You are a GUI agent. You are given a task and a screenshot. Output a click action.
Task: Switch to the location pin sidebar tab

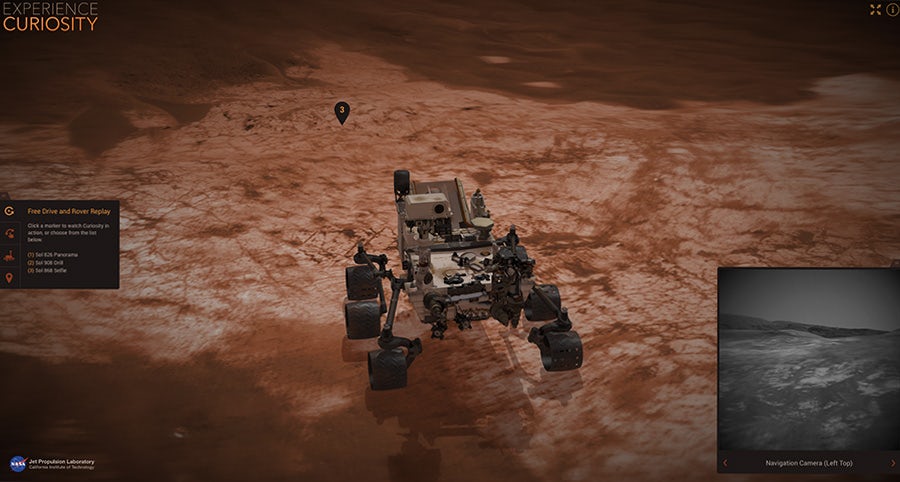pos(9,277)
